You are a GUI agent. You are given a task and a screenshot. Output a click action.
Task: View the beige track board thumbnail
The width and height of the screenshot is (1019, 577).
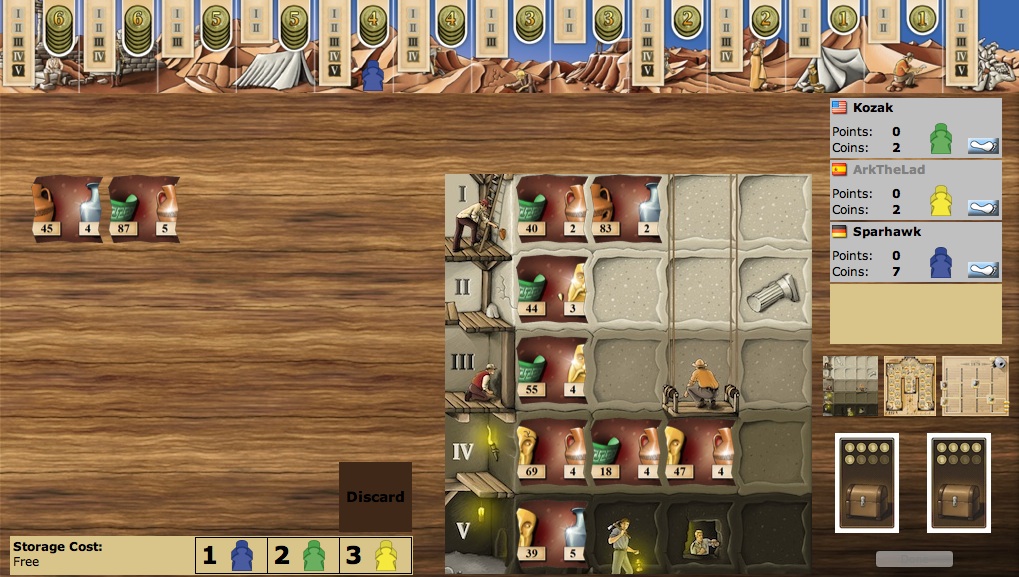[974, 386]
